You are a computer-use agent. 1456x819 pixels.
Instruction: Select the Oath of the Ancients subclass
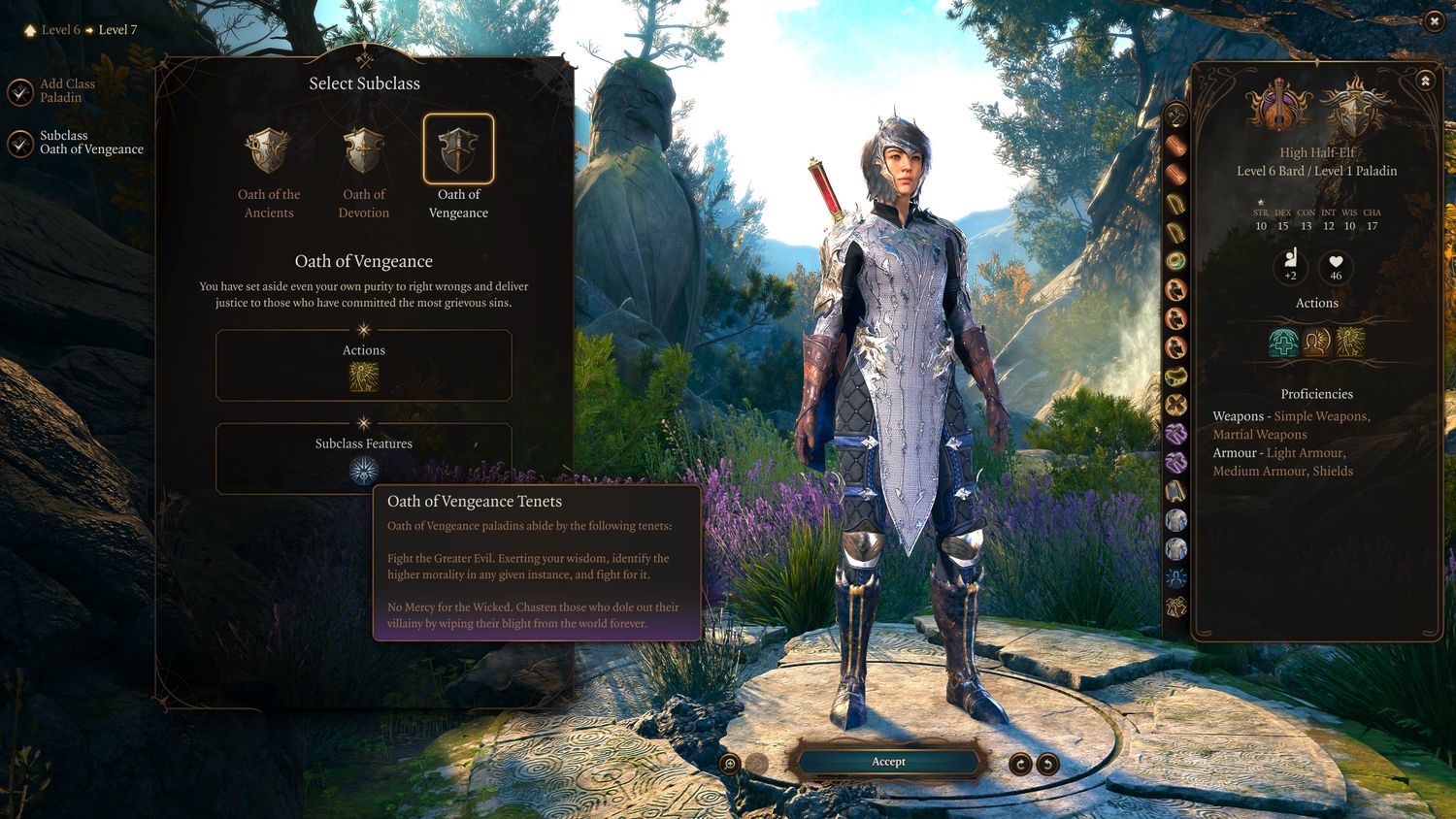(269, 150)
